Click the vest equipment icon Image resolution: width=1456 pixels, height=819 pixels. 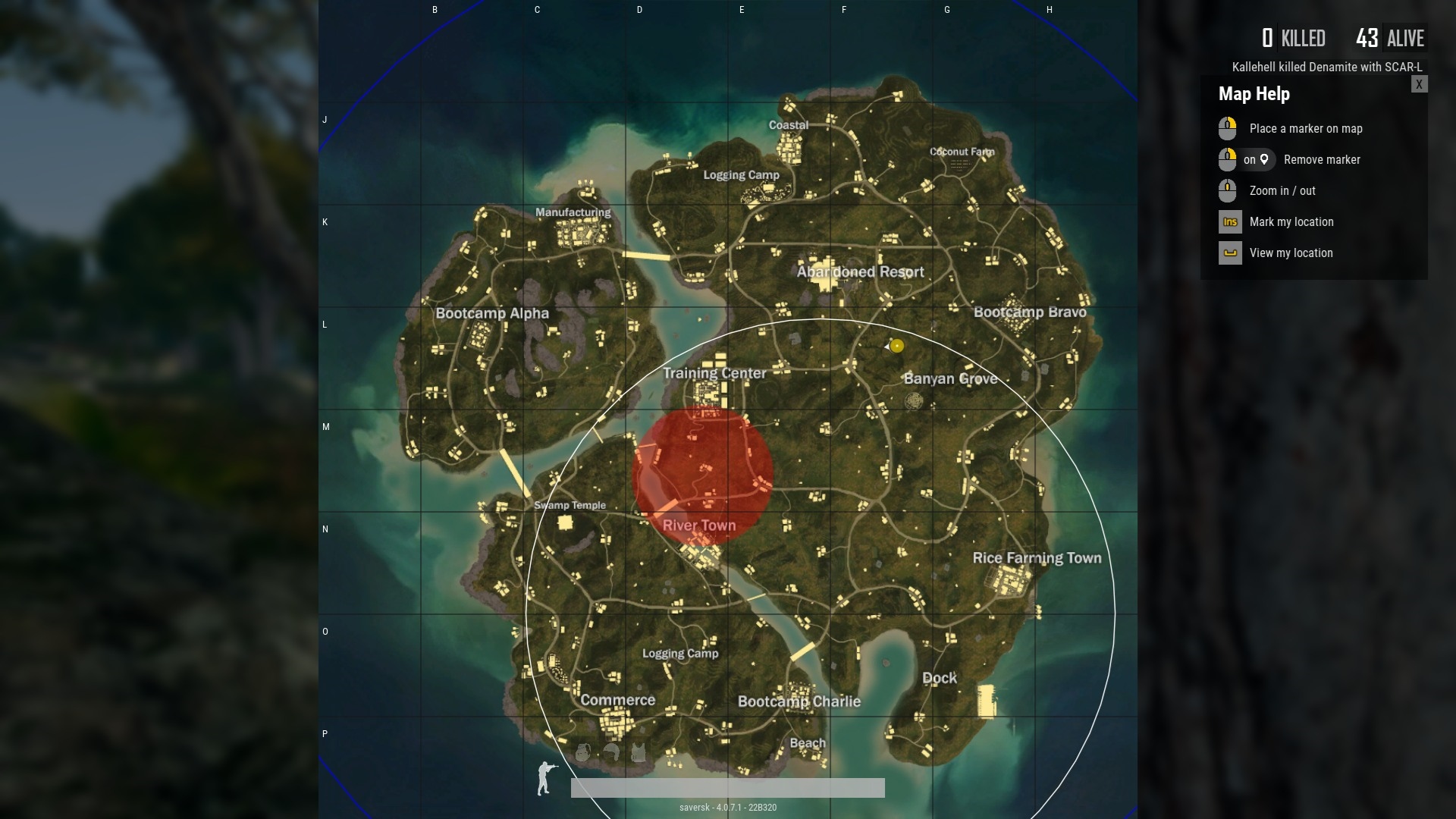[639, 752]
